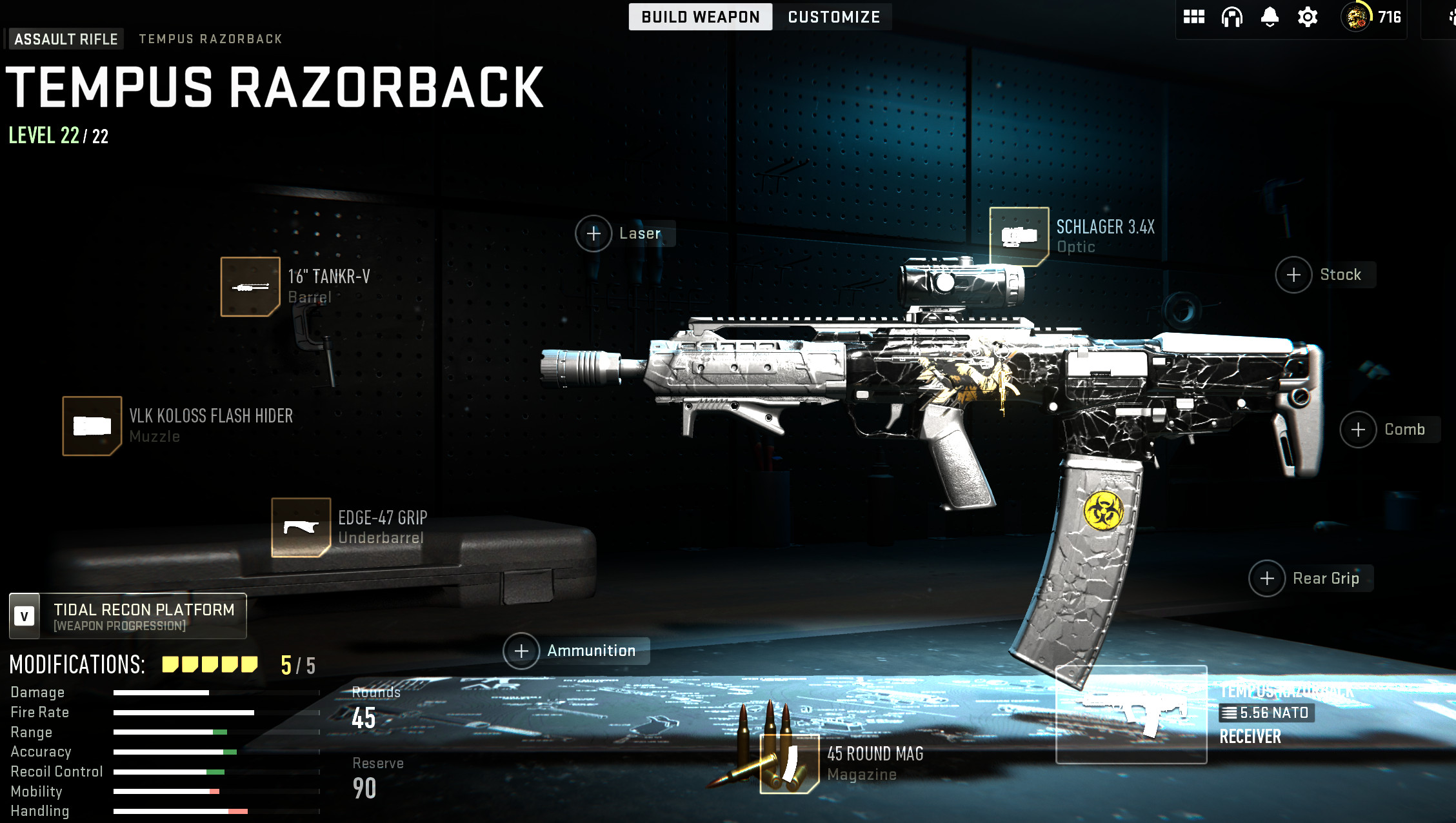Switch to the Customize tab
Screen dimensions: 1456x823
(833, 17)
